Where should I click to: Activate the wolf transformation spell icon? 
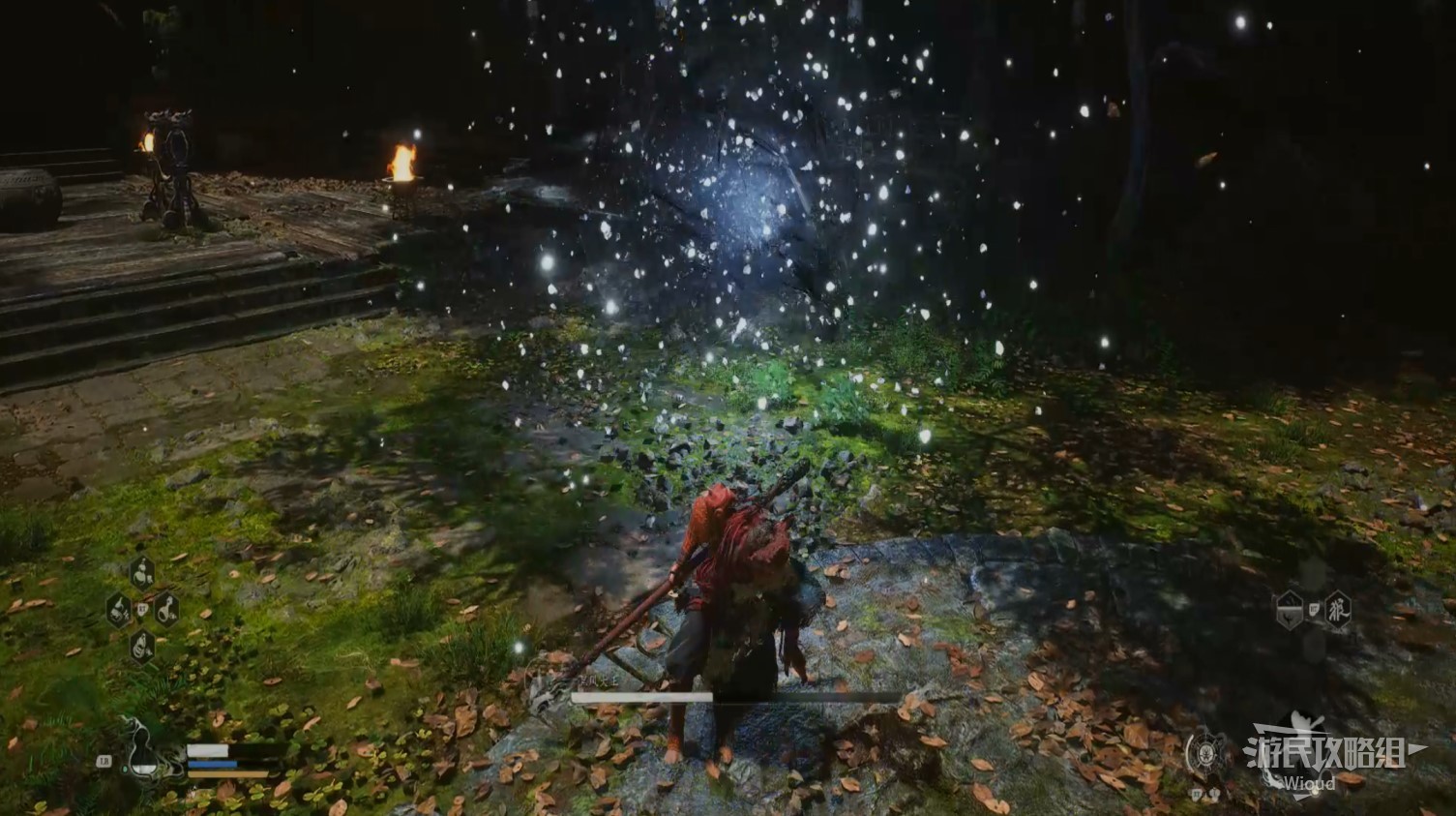tap(1338, 610)
